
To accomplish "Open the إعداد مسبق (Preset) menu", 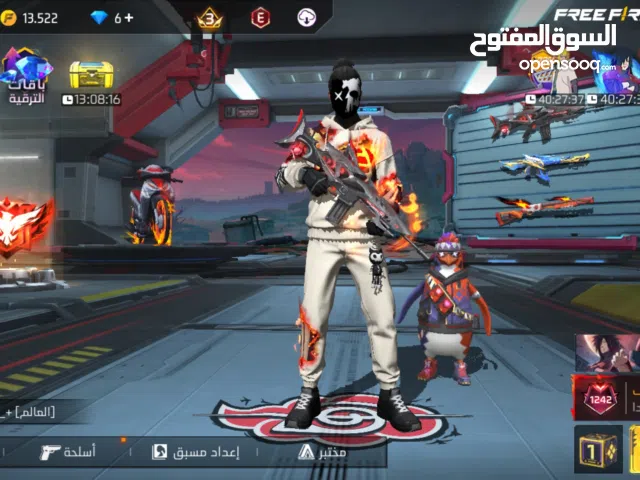I will pos(195,452).
